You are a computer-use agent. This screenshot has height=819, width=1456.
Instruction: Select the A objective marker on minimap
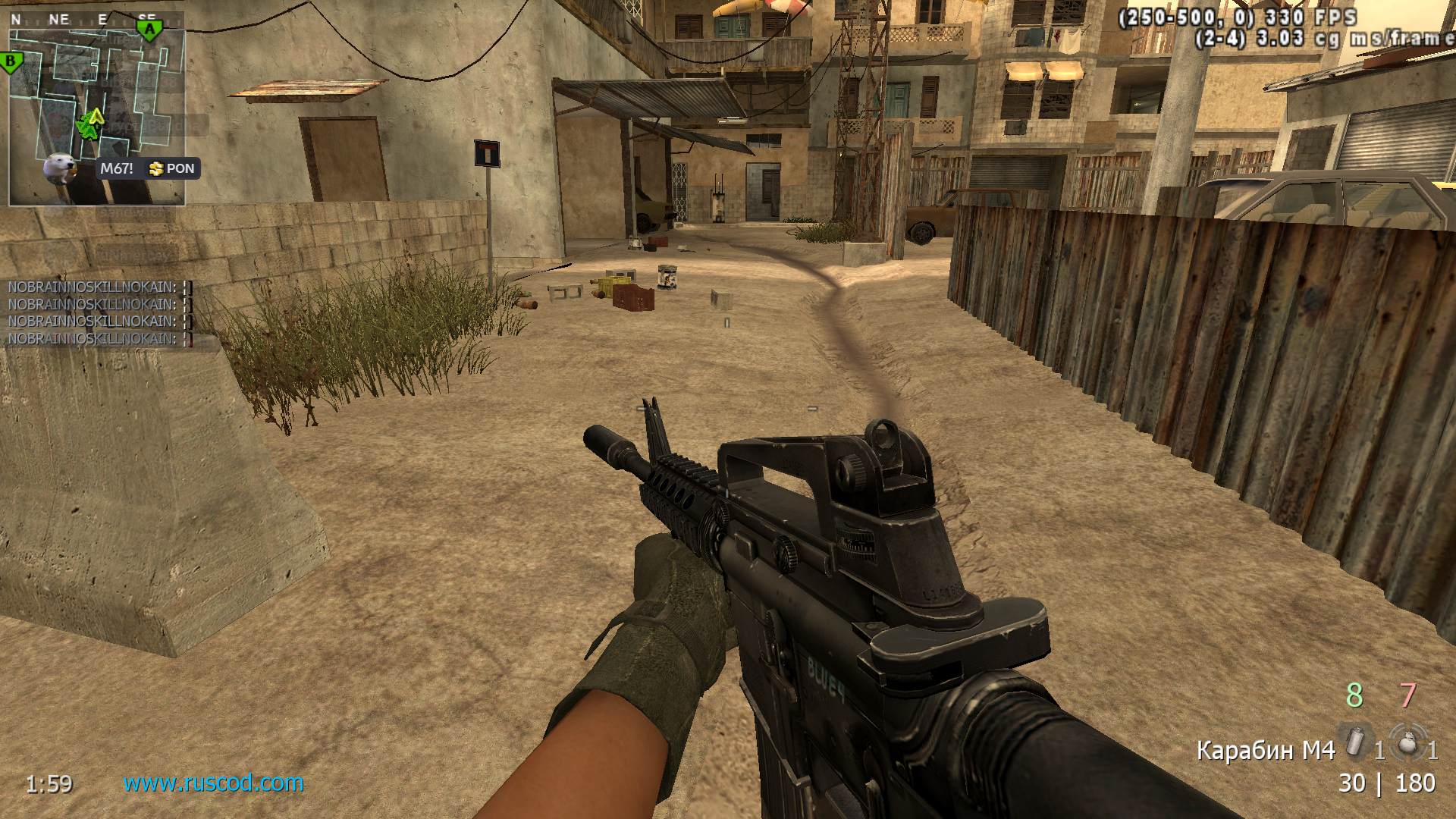click(x=149, y=30)
